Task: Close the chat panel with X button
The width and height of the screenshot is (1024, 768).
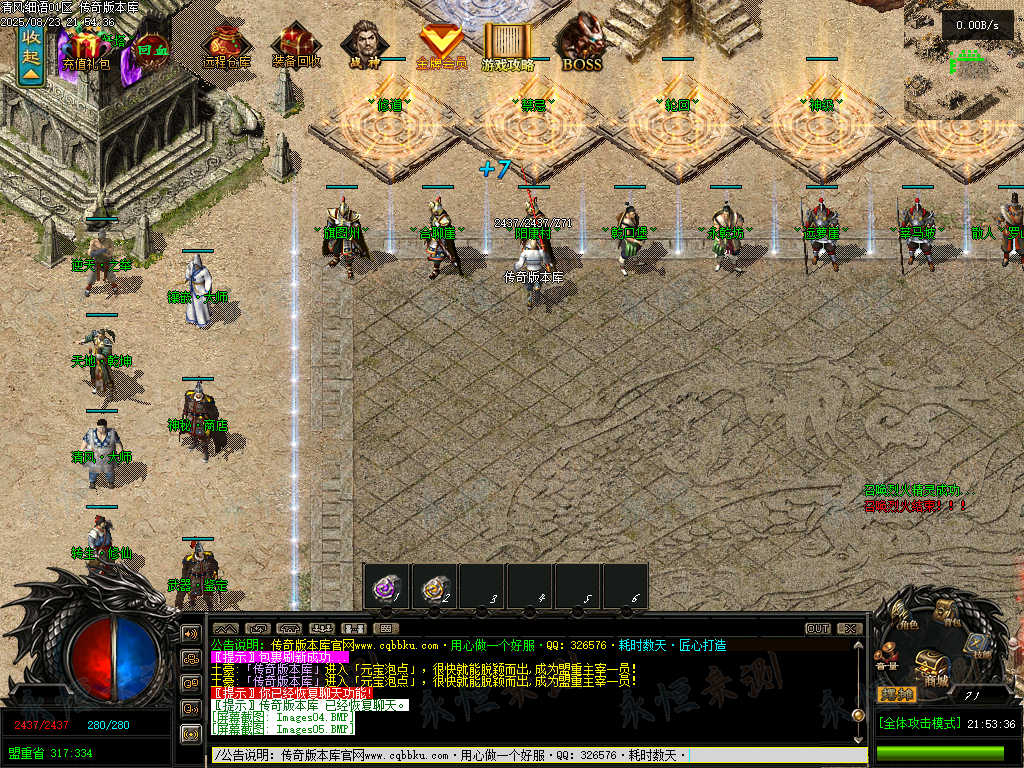Action: pyautogui.click(x=850, y=629)
